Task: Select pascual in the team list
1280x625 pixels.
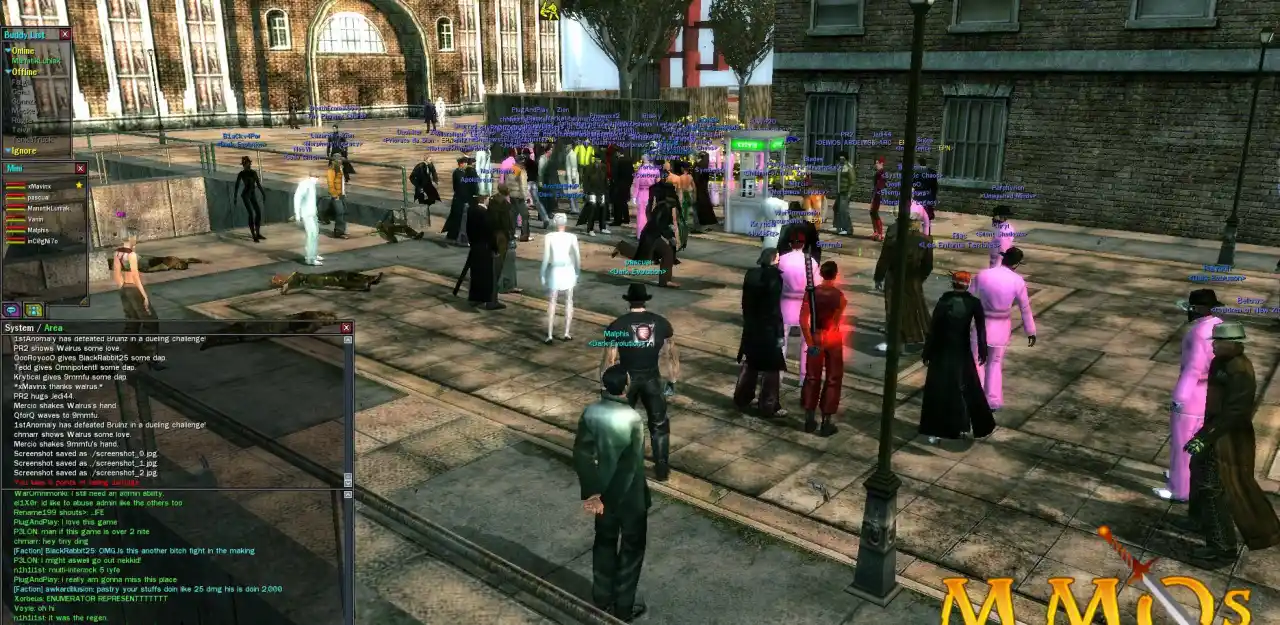Action: pyautogui.click(x=38, y=197)
